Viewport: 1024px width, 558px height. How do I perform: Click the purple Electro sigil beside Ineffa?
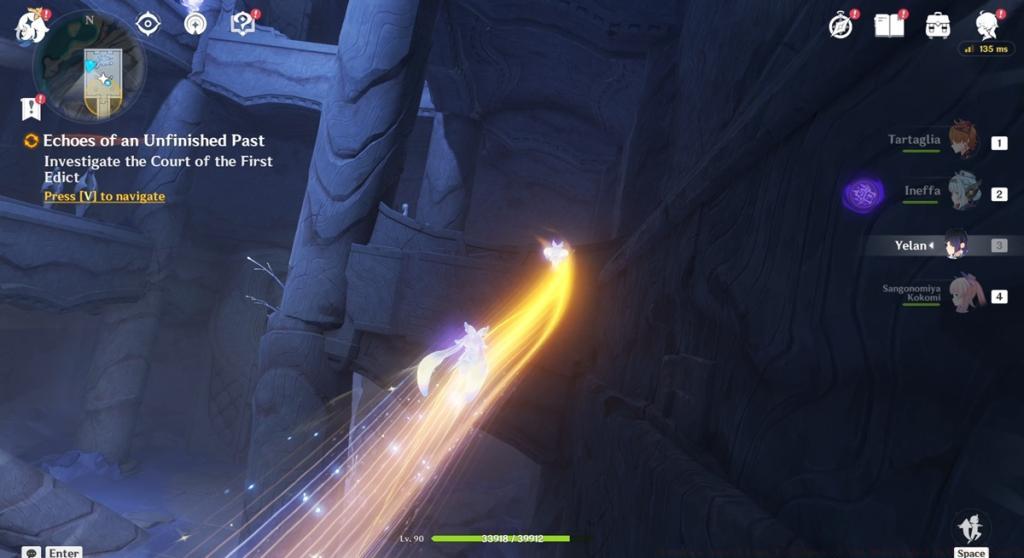pyautogui.click(x=863, y=193)
